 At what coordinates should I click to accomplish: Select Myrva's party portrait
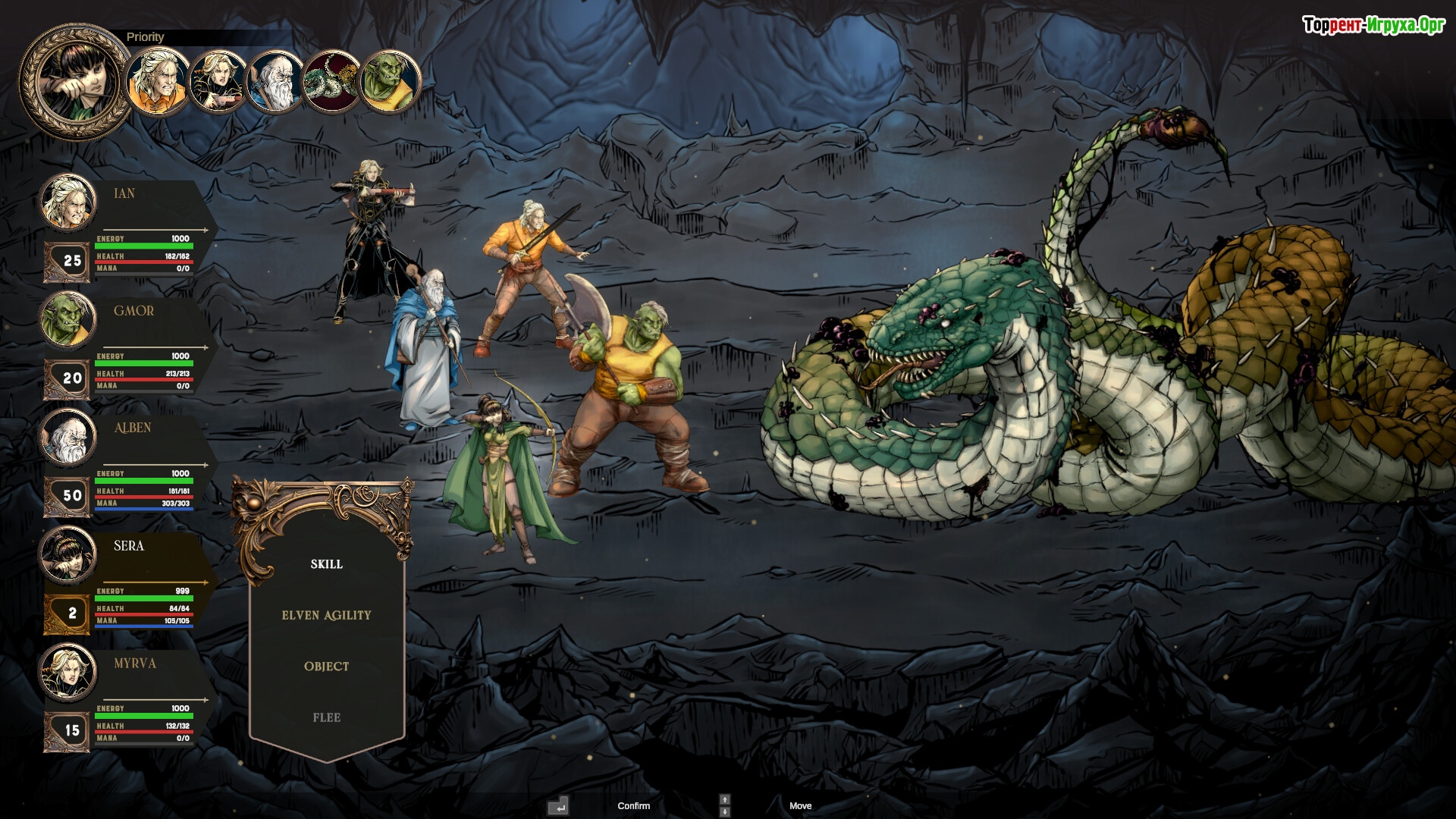(68, 672)
